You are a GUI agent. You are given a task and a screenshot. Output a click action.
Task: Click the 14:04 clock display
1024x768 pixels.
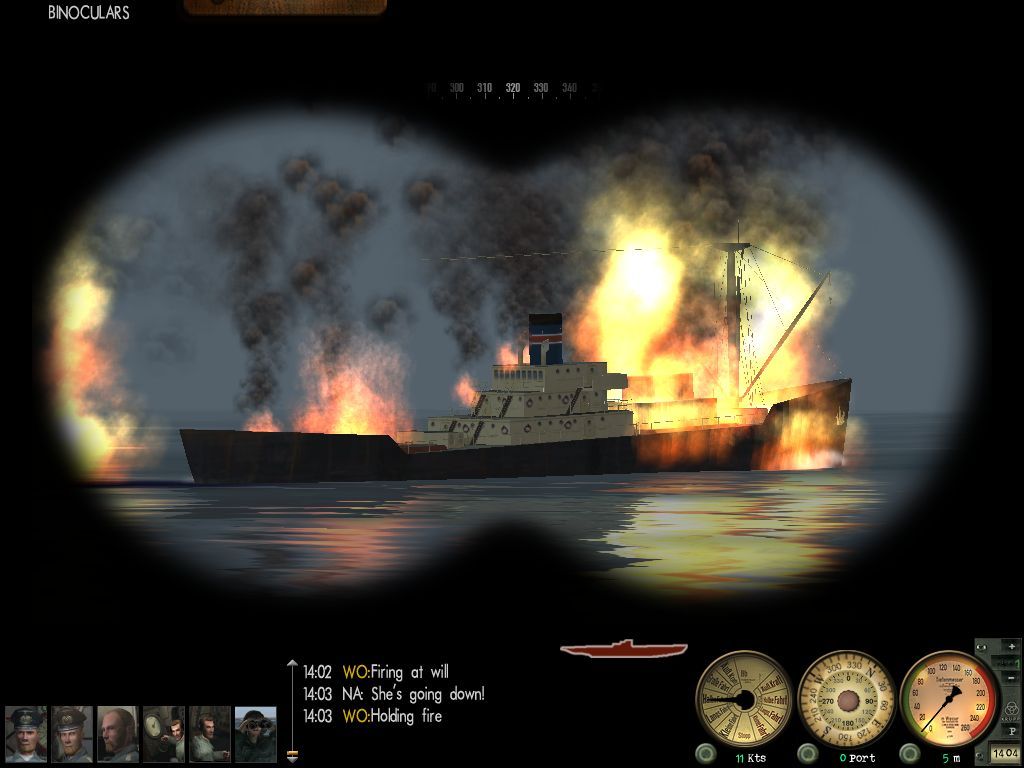click(x=1004, y=753)
